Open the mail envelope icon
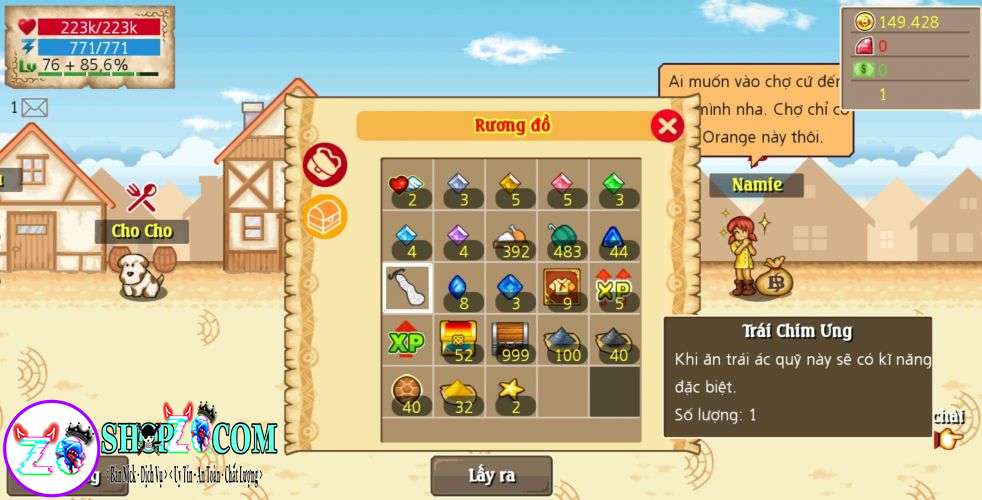Screen dimensions: 982x500 click(x=34, y=107)
